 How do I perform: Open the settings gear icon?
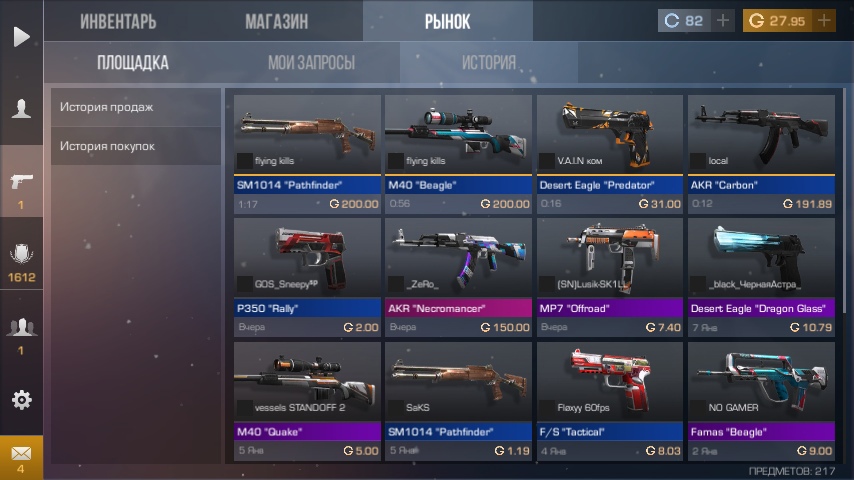(x=21, y=400)
